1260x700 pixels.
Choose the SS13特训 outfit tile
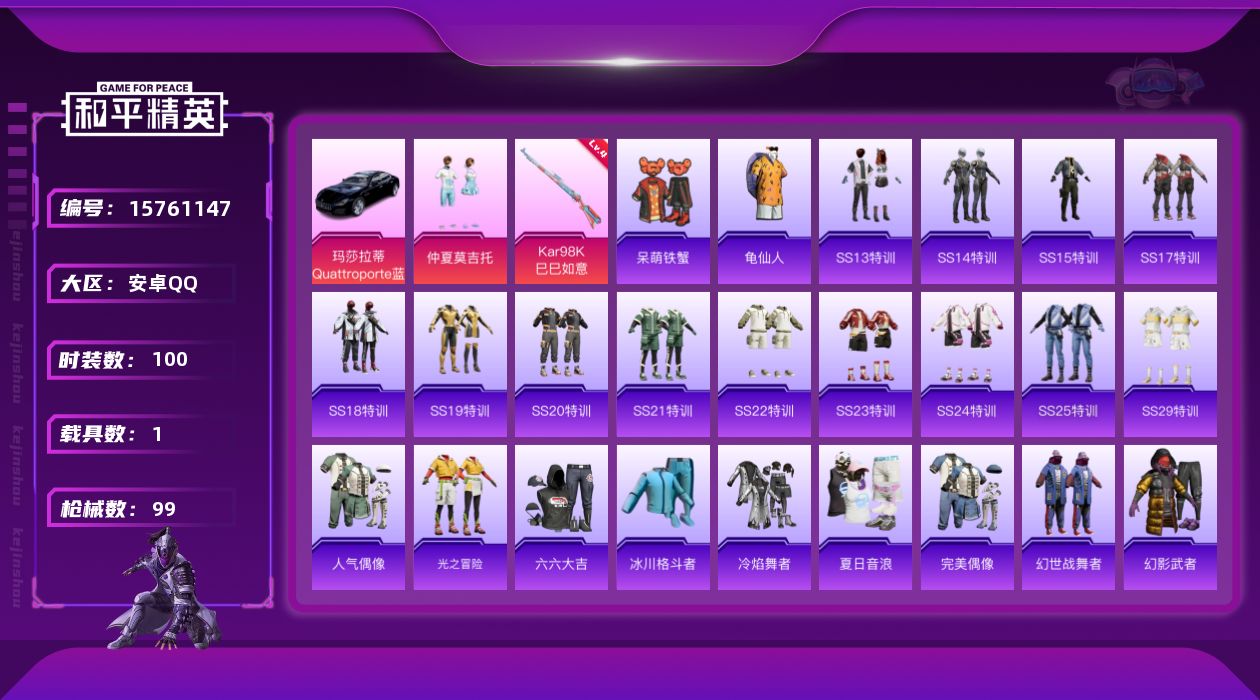pyautogui.click(x=865, y=211)
